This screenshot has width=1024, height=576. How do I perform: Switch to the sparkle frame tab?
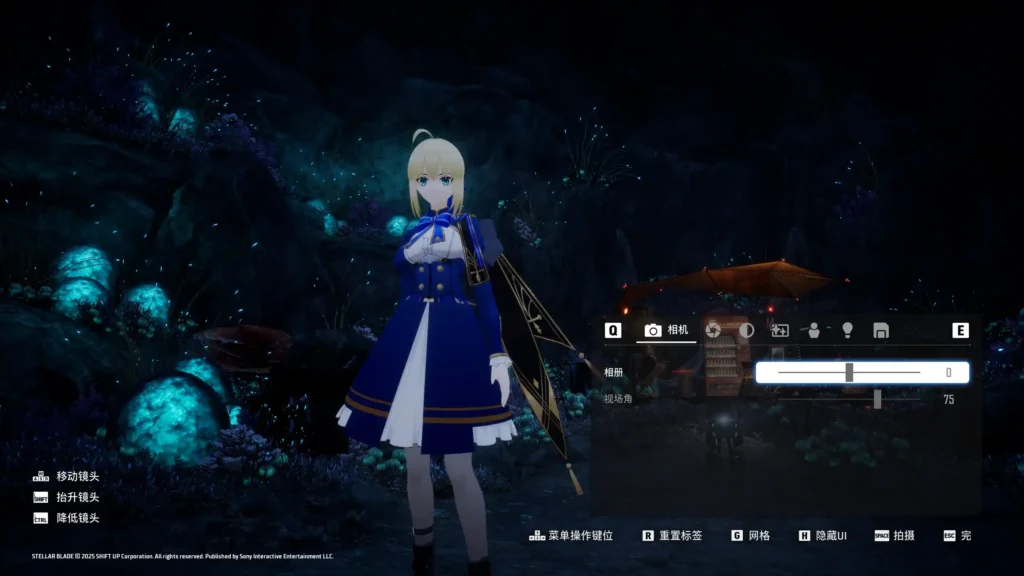coord(779,330)
